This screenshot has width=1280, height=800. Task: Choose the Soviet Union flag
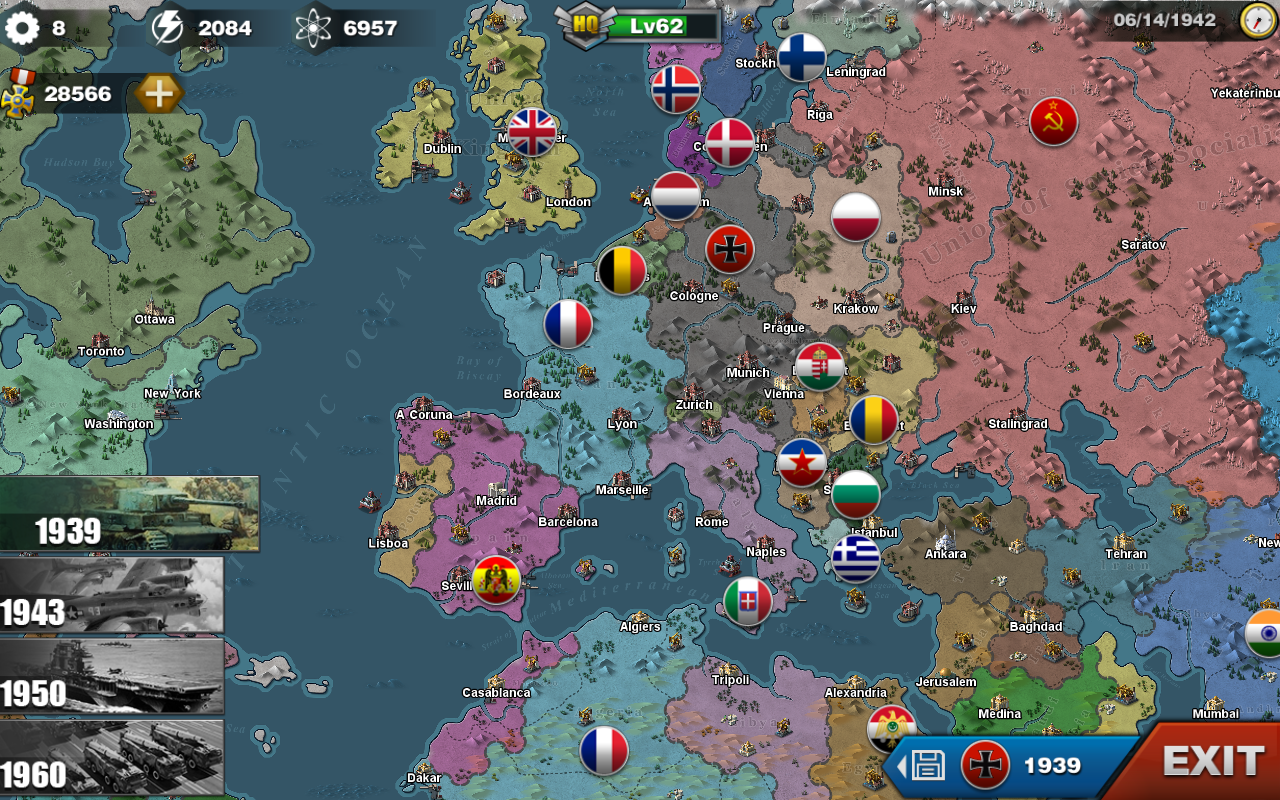point(1054,122)
